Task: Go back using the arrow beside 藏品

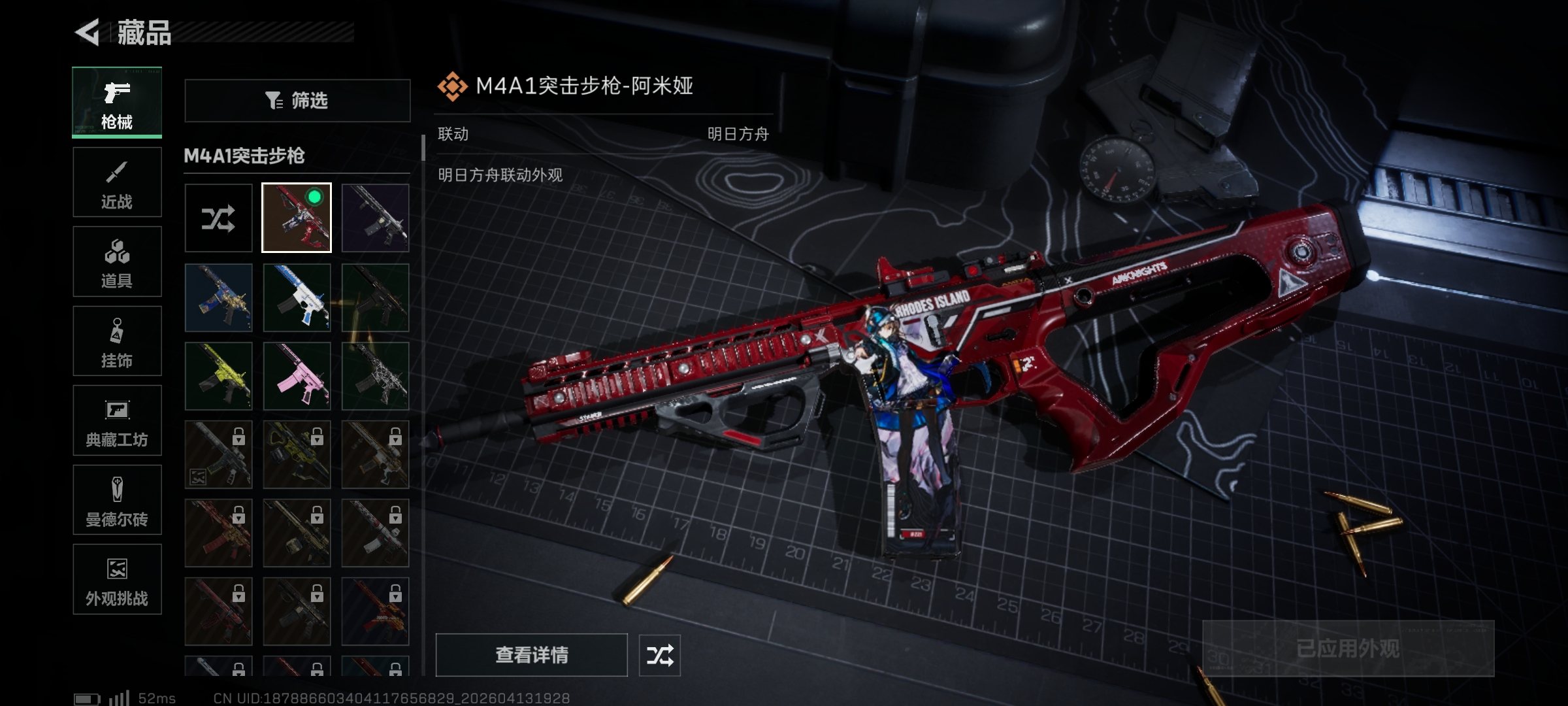Action: [x=88, y=32]
